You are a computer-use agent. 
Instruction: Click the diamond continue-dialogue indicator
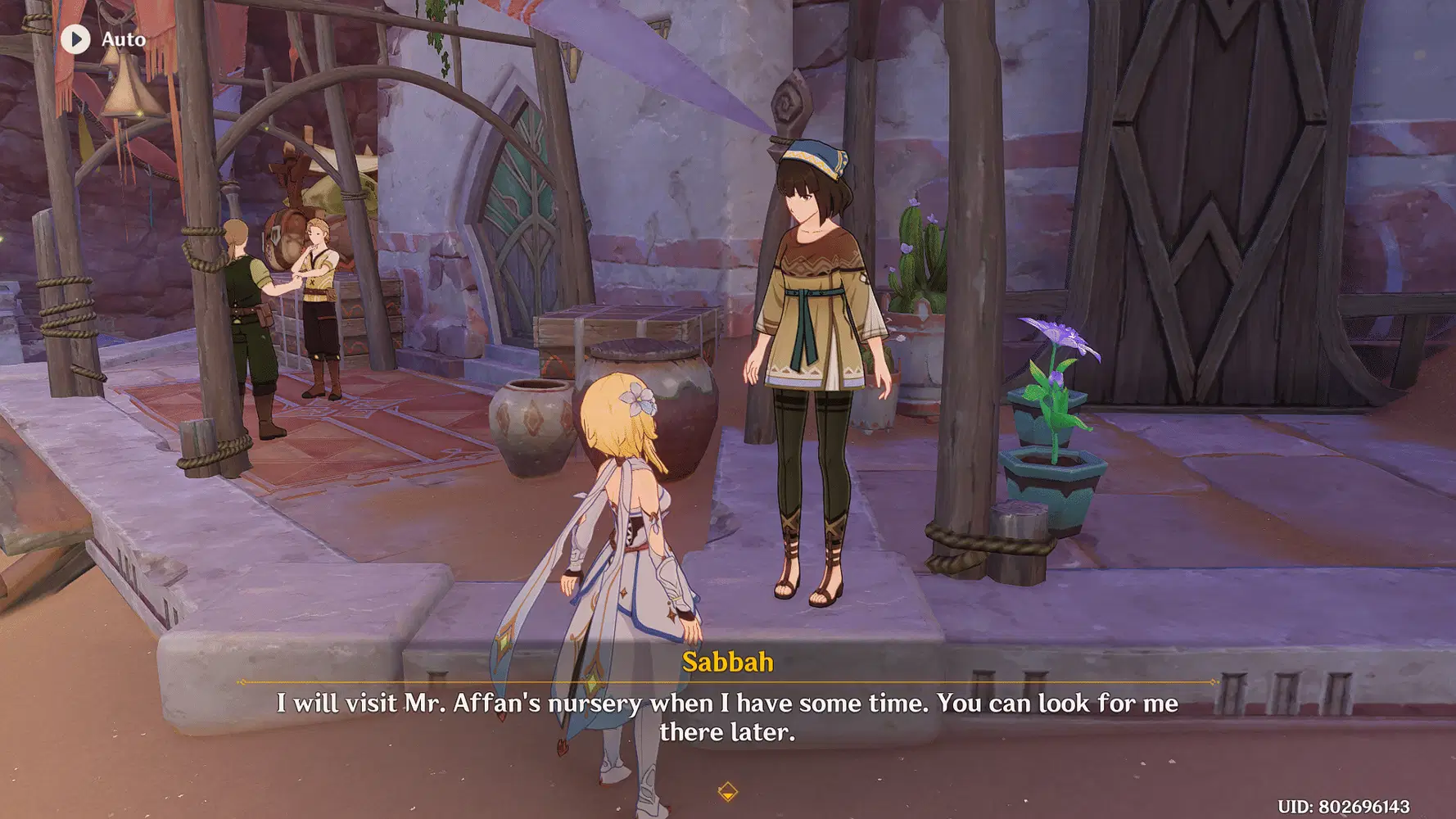tap(727, 791)
